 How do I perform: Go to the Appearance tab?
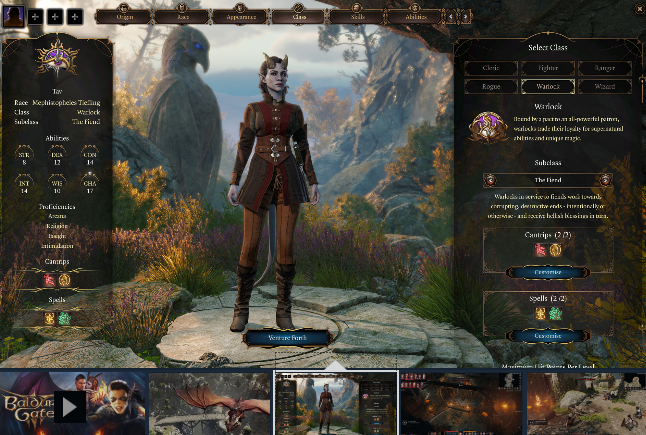(x=240, y=17)
